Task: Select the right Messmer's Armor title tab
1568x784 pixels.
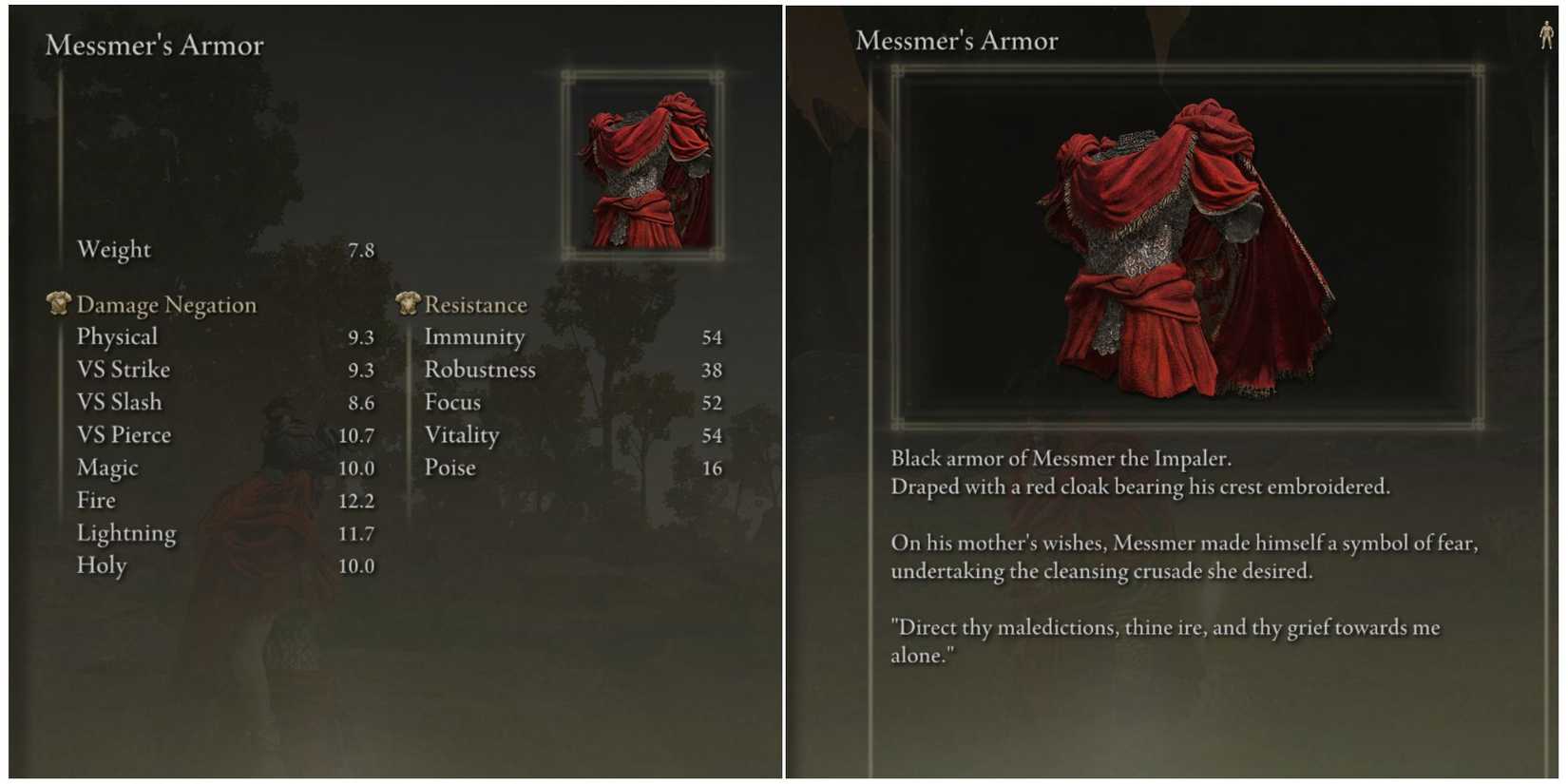Action: (956, 40)
